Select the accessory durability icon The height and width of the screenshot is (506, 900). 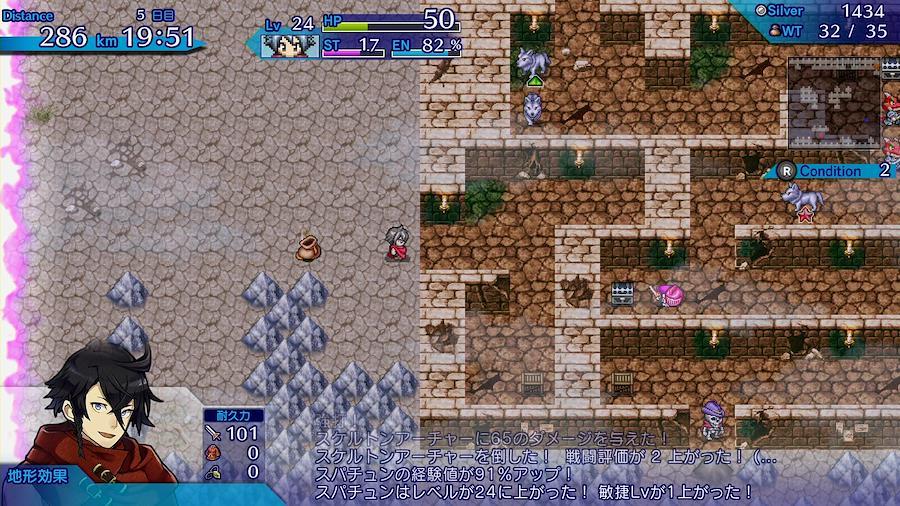pyautogui.click(x=214, y=470)
